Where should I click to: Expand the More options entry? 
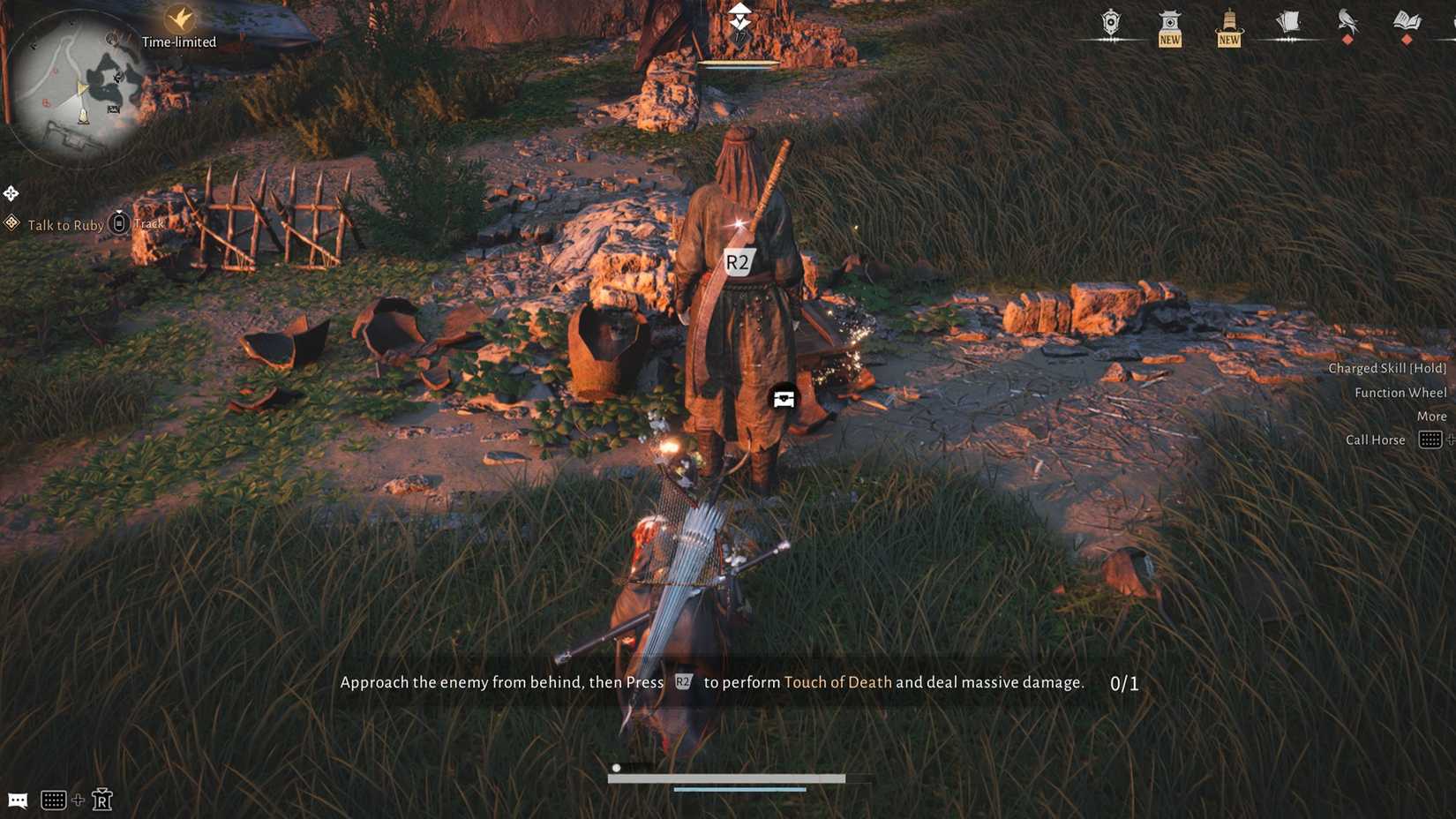(x=1430, y=416)
